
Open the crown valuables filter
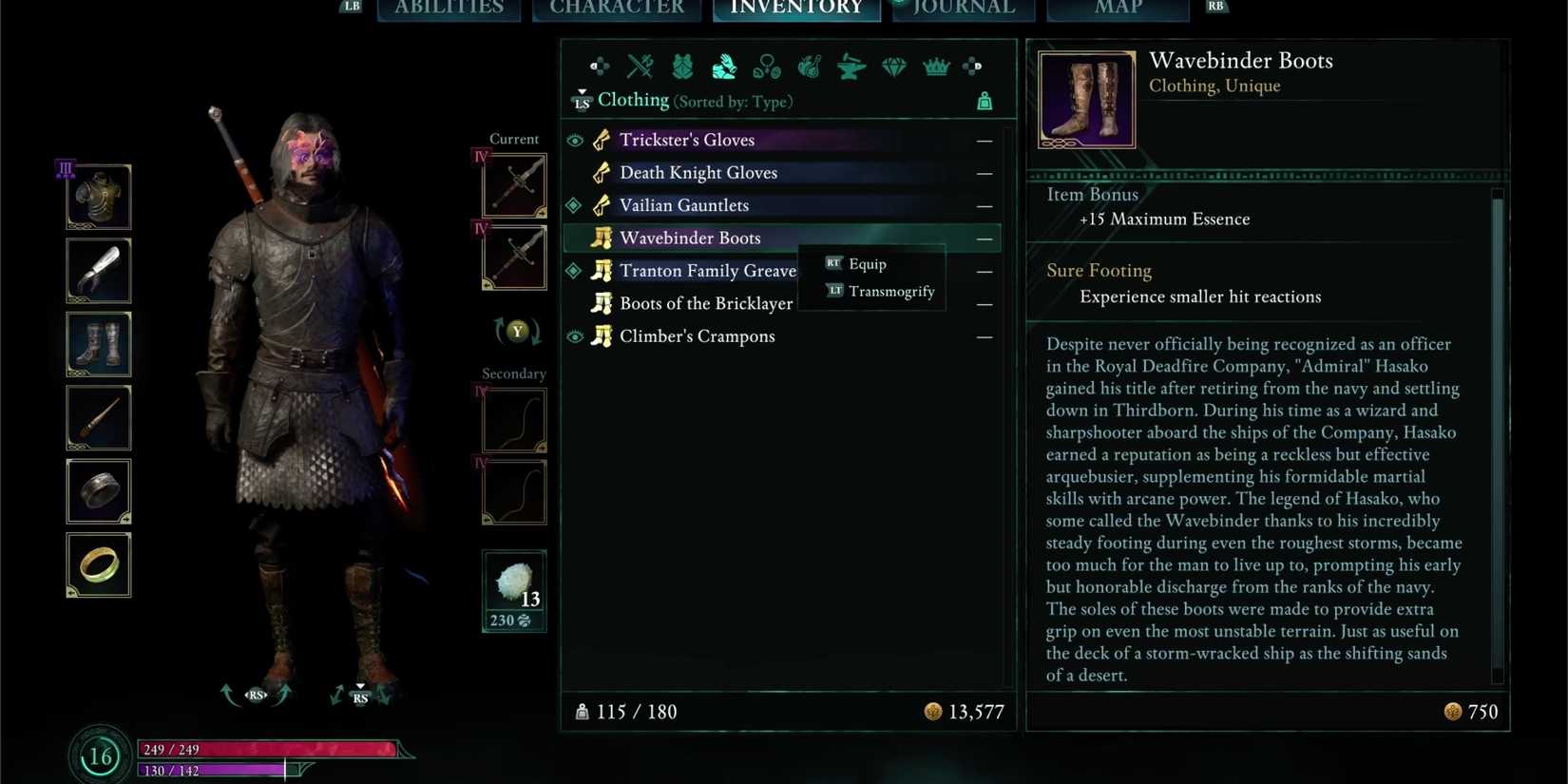935,67
